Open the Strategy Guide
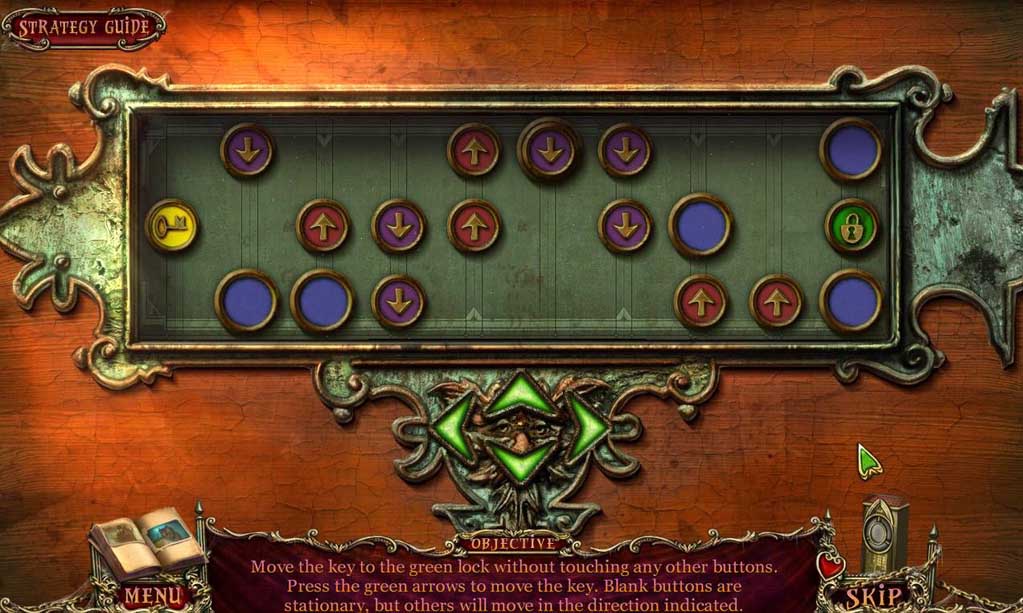Image resolution: width=1023 pixels, height=613 pixels. 84,28
